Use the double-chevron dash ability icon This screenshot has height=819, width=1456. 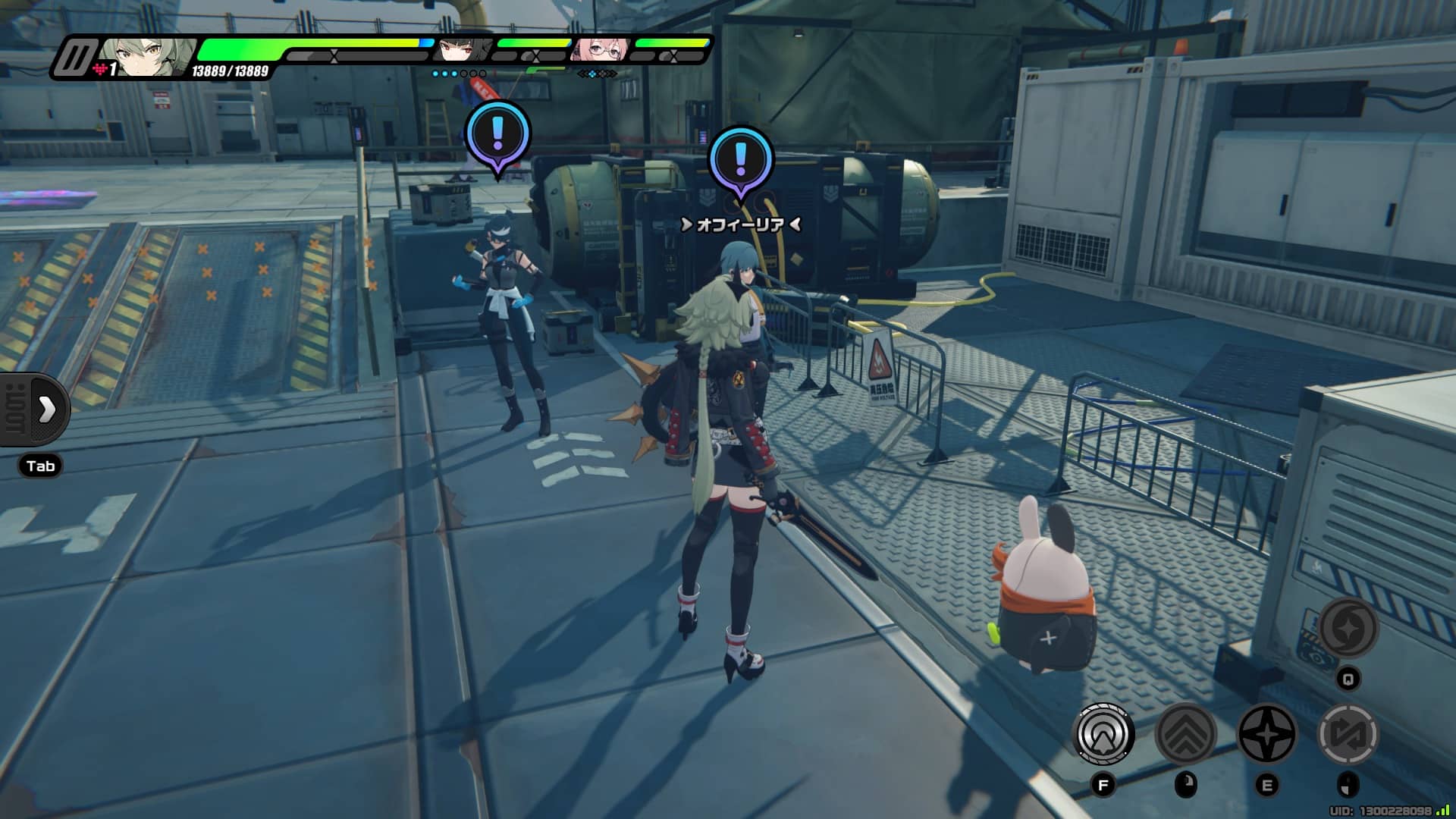click(1185, 734)
